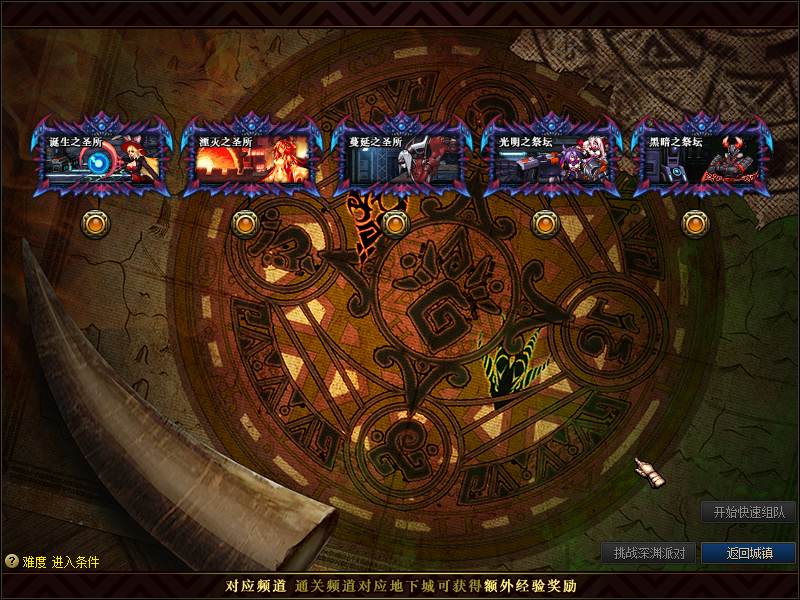Open the 挑战深渊派对 abyss party challenge

coord(649,553)
